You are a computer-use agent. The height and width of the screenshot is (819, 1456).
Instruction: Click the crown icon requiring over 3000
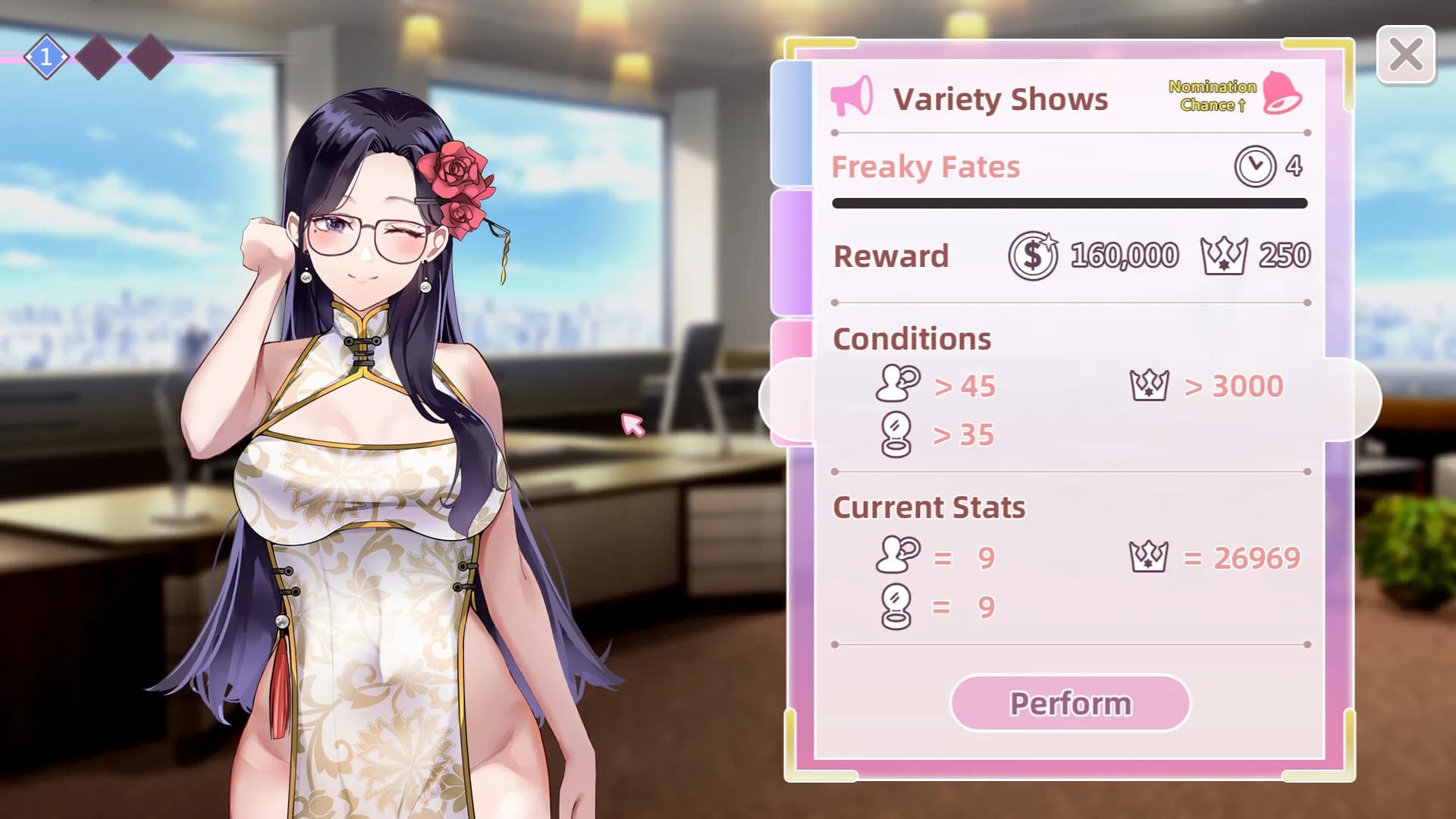click(x=1150, y=386)
